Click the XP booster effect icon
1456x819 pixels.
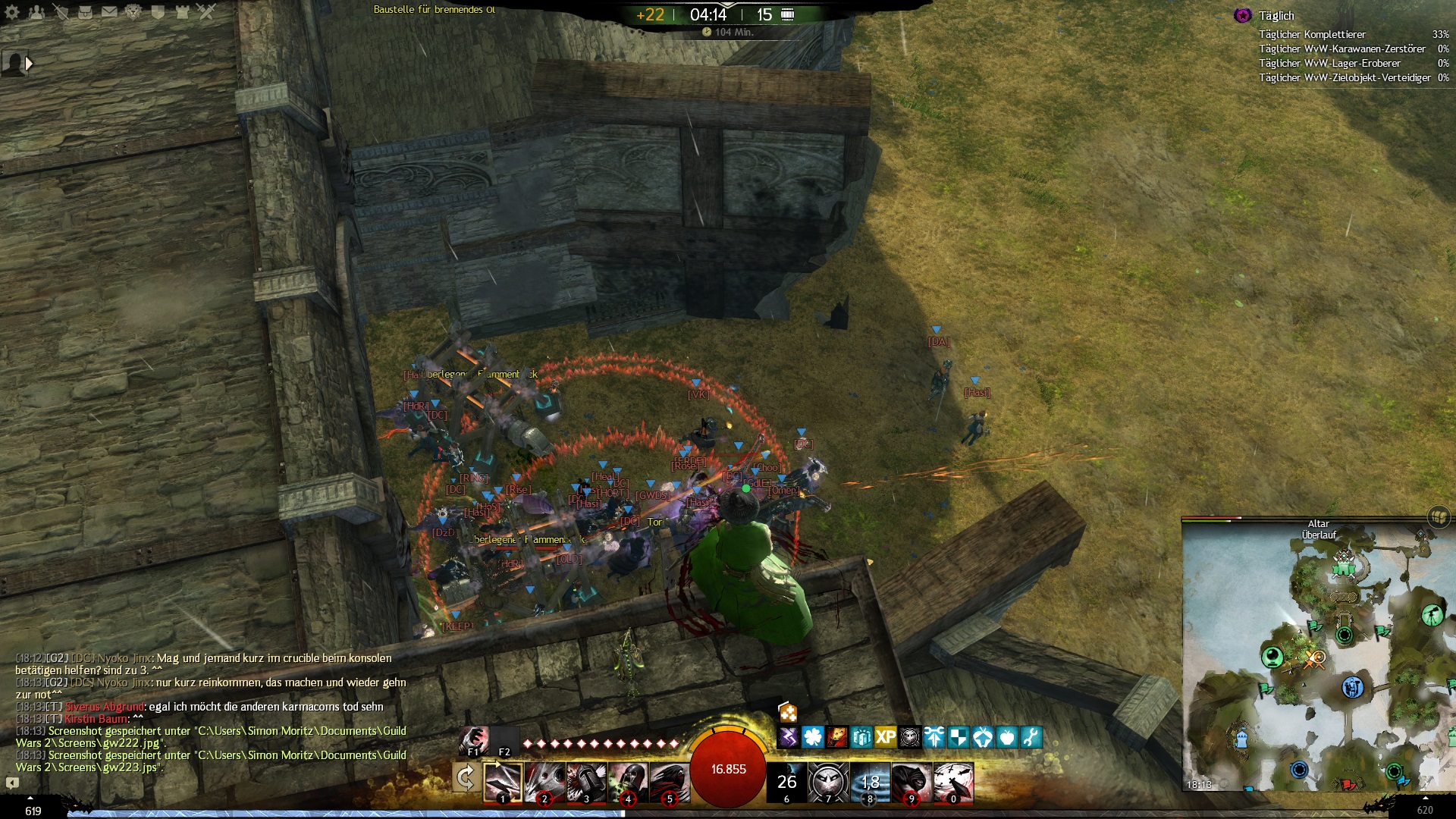coord(885,737)
